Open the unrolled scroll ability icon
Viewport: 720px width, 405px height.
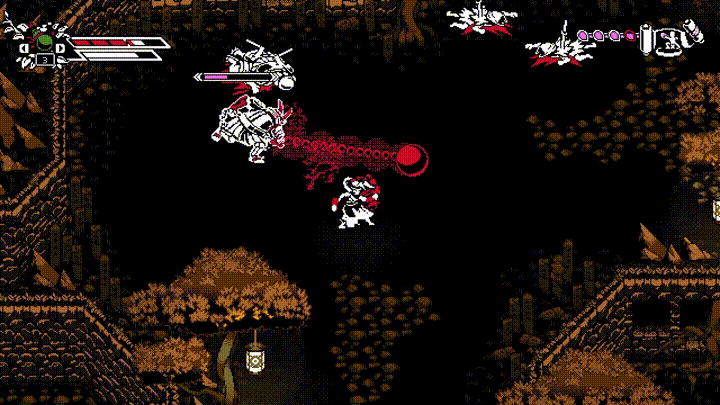pos(671,39)
